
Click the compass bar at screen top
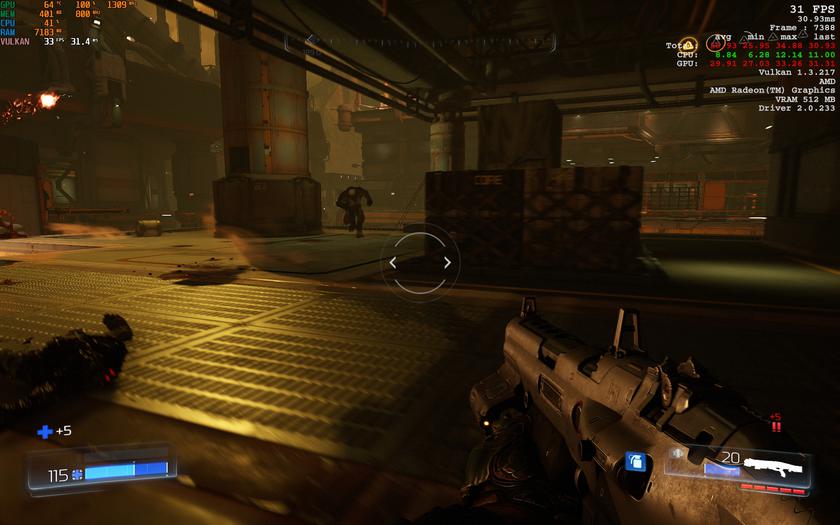pyautogui.click(x=420, y=42)
